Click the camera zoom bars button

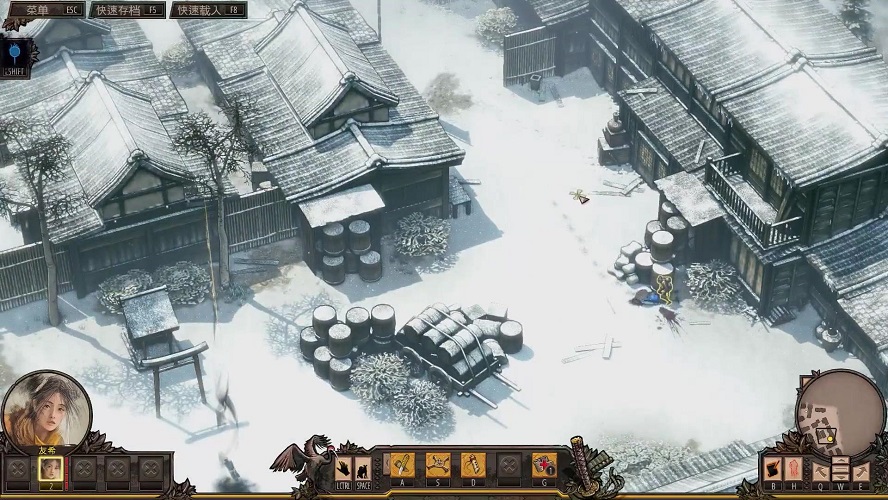coord(841,467)
